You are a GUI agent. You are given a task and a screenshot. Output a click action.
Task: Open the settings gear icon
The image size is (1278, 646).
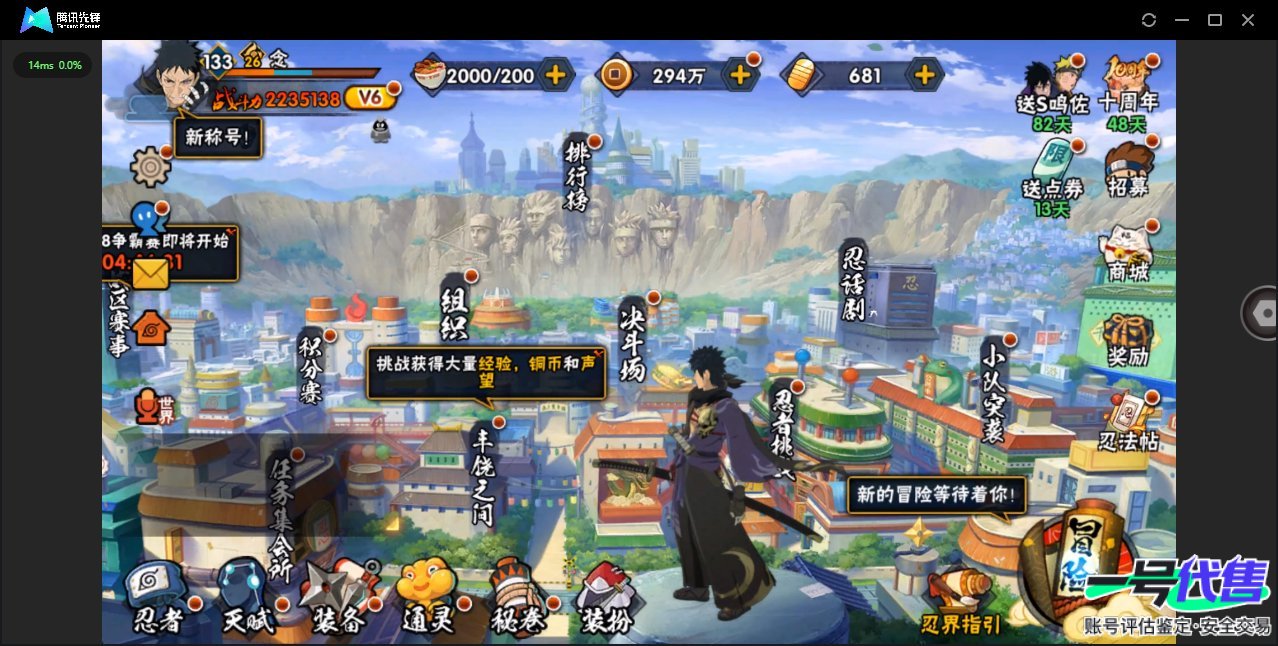click(x=151, y=166)
